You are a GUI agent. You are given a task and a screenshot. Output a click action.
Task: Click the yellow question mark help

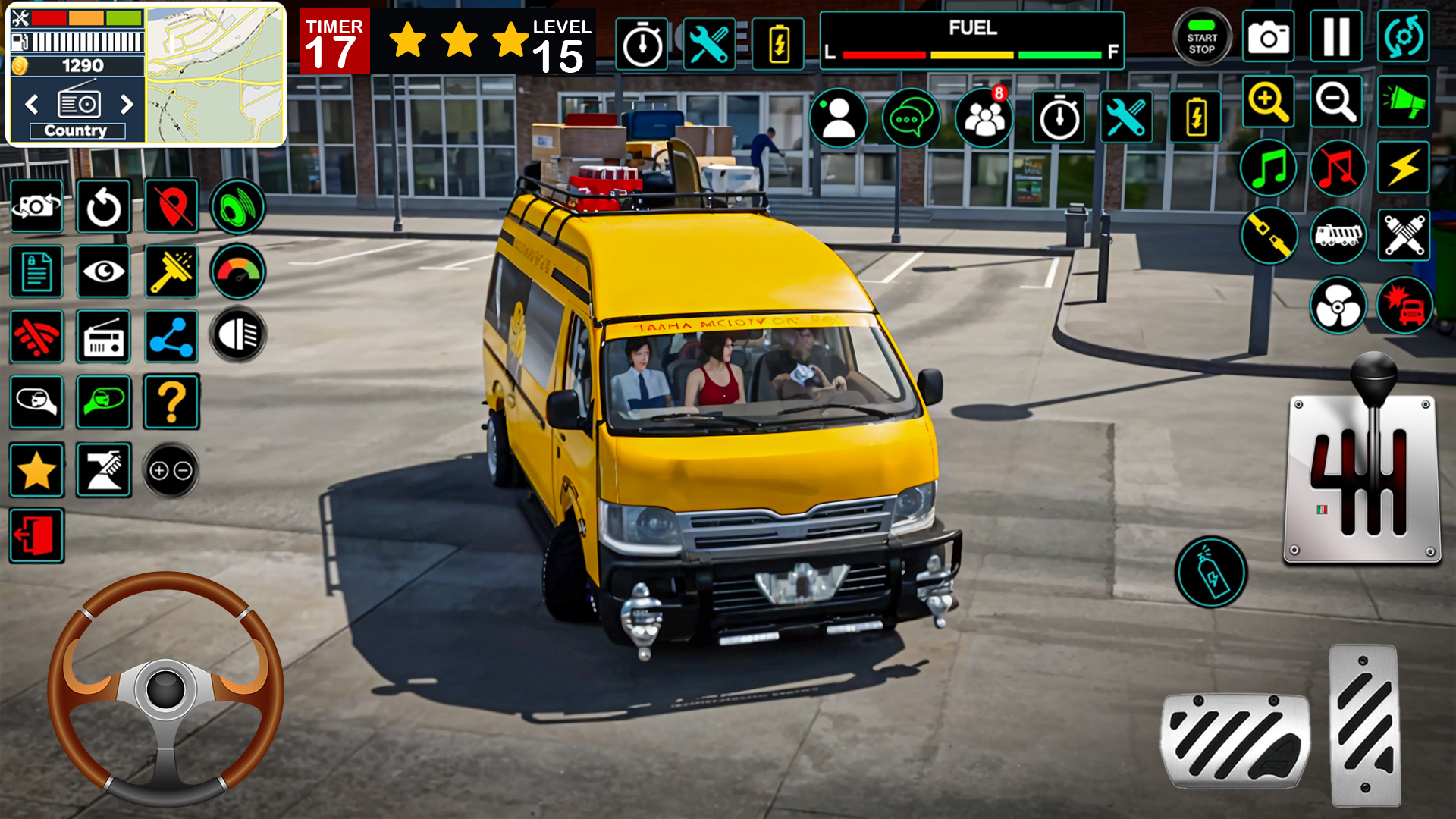pos(171,402)
